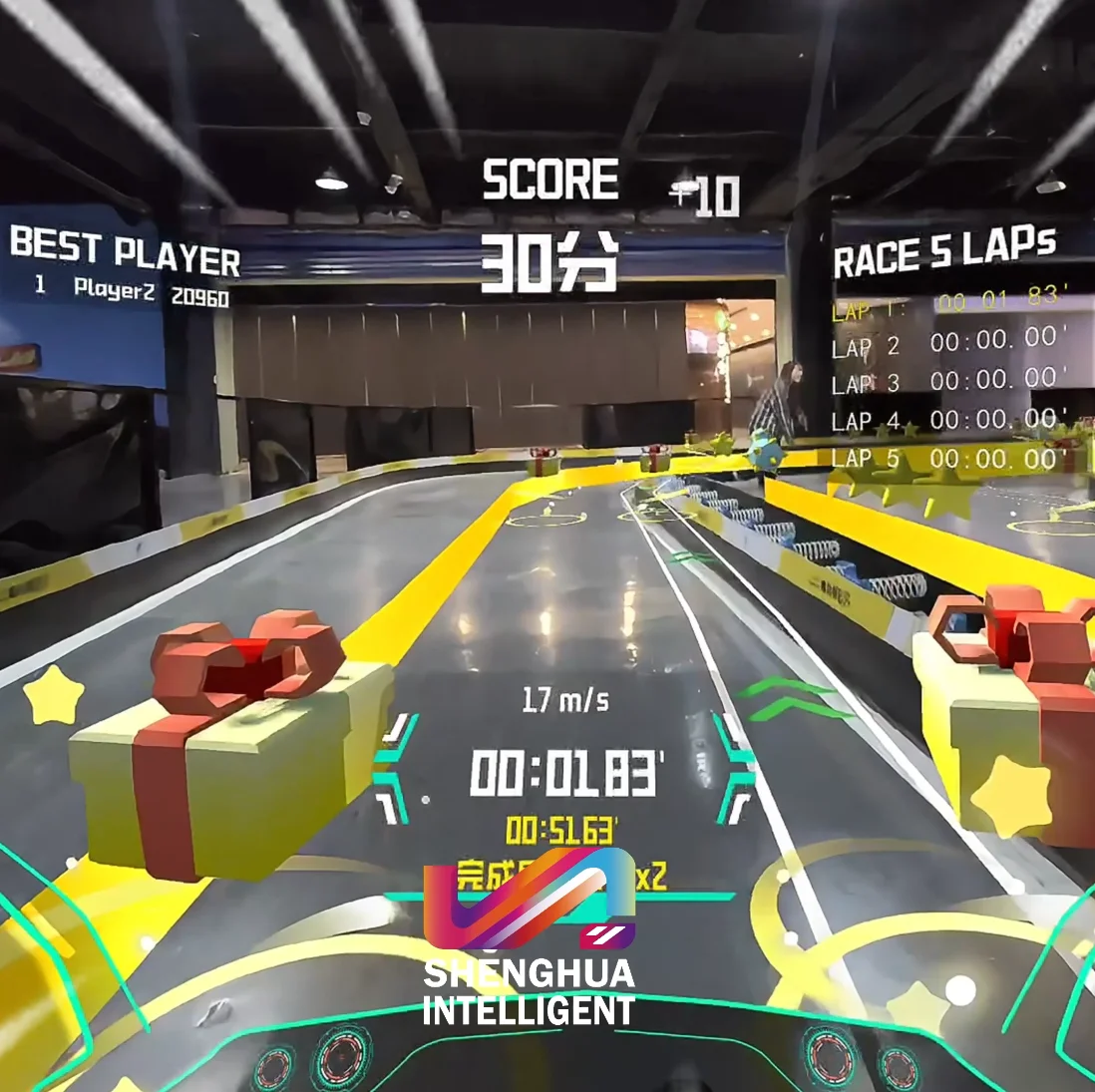Select the Player2 best player row

131,291
